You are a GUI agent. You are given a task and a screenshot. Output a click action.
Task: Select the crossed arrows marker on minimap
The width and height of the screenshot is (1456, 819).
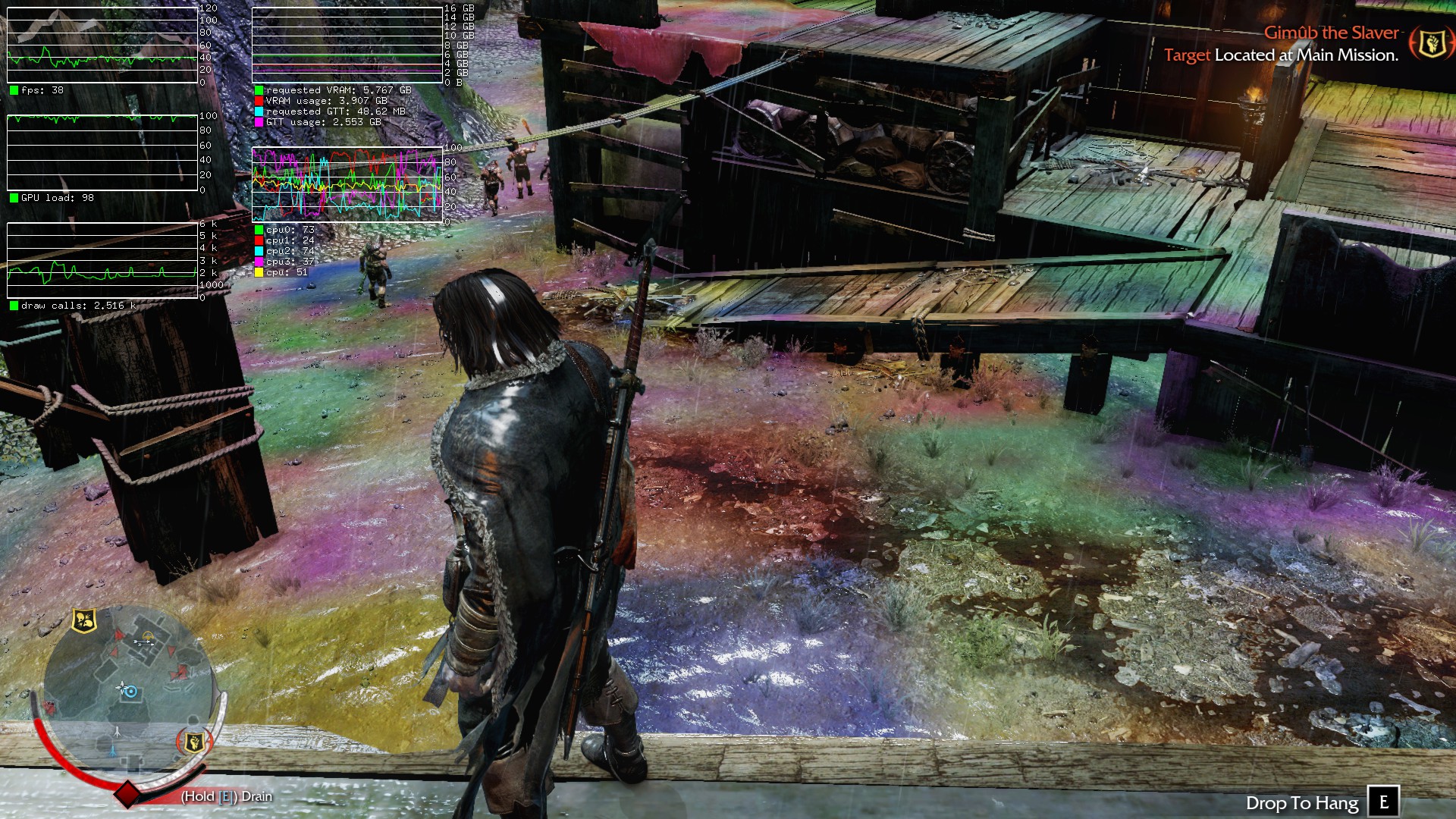(x=143, y=642)
